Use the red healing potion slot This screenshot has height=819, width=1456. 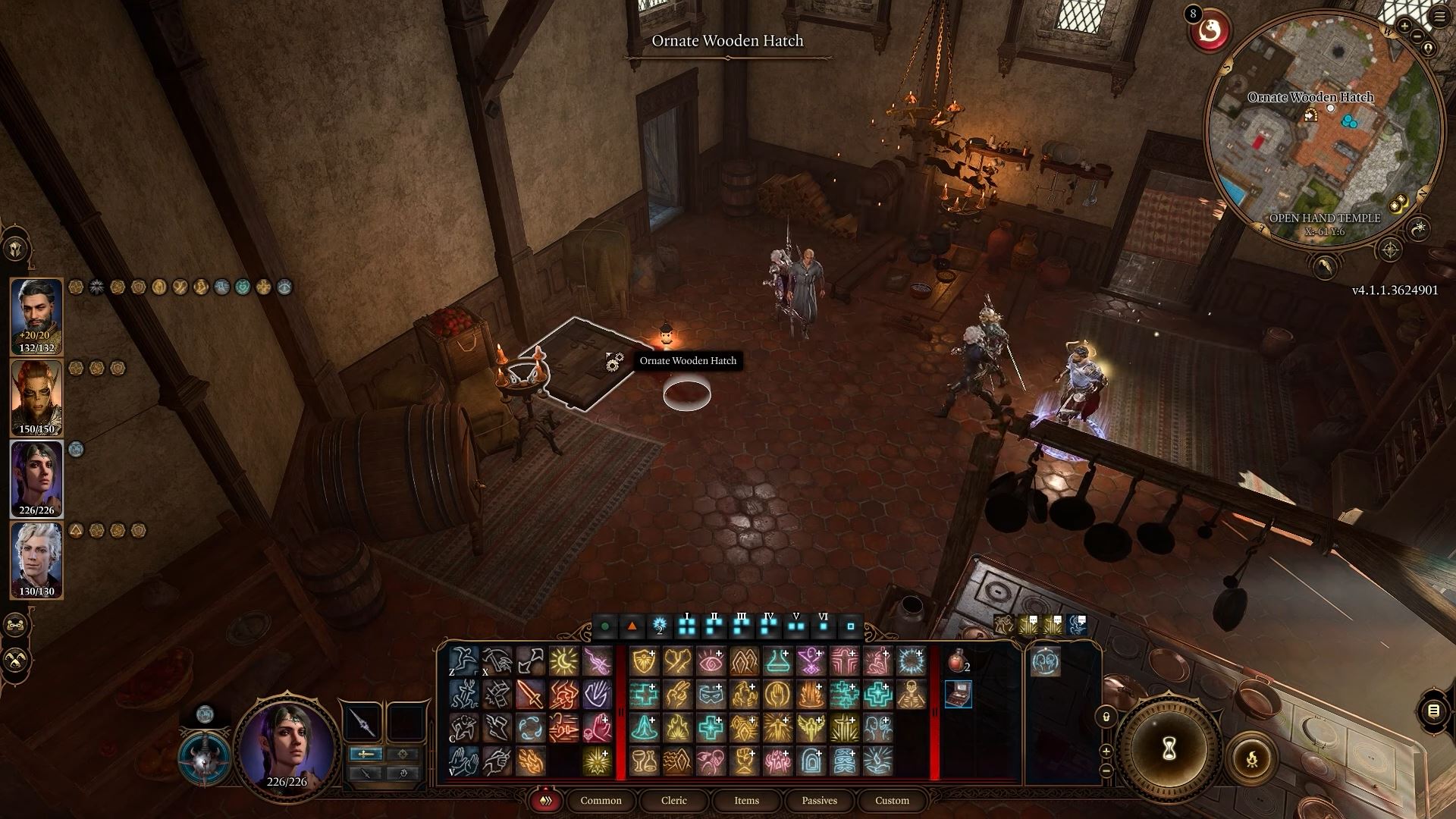pyautogui.click(x=958, y=662)
